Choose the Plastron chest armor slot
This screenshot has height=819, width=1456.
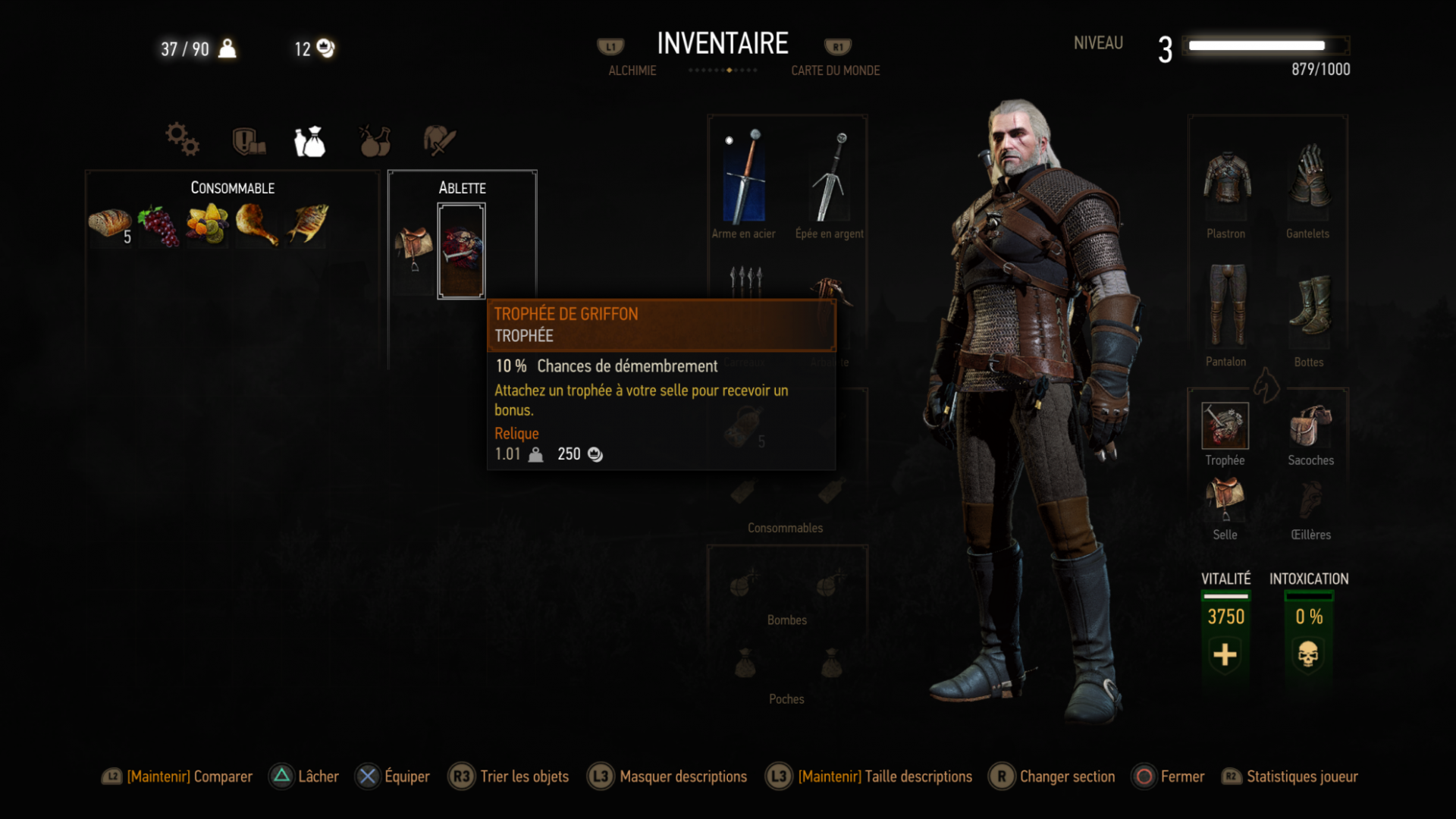[x=1226, y=179]
